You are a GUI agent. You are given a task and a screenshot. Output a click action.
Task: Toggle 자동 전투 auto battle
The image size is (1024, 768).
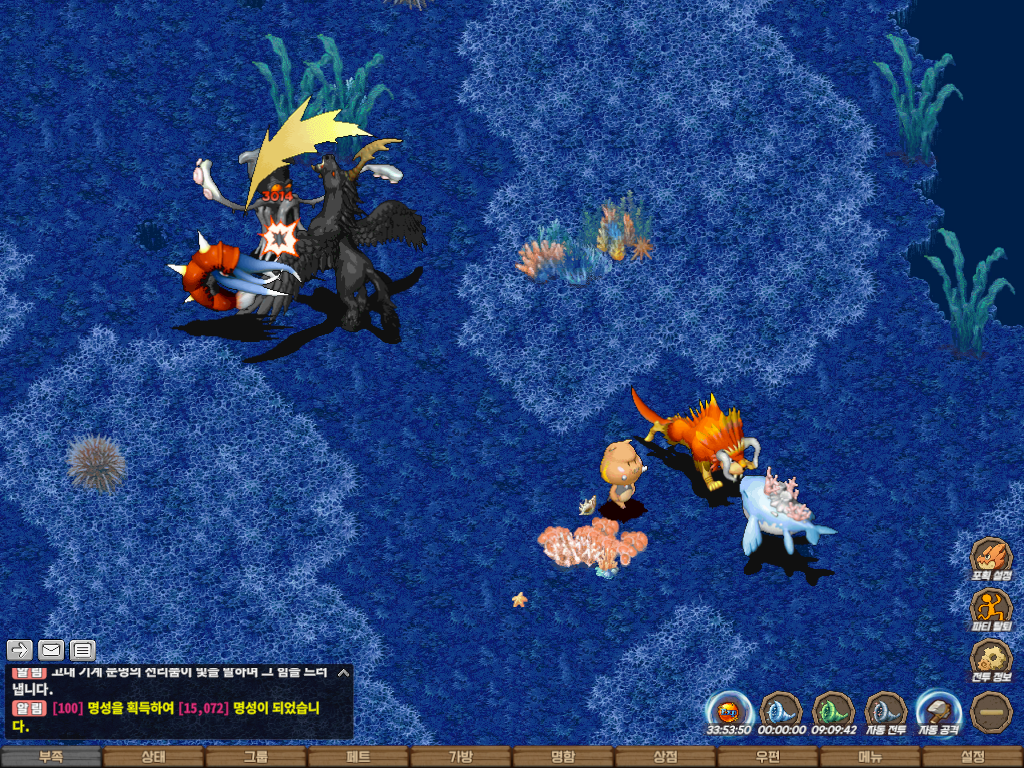(x=886, y=712)
